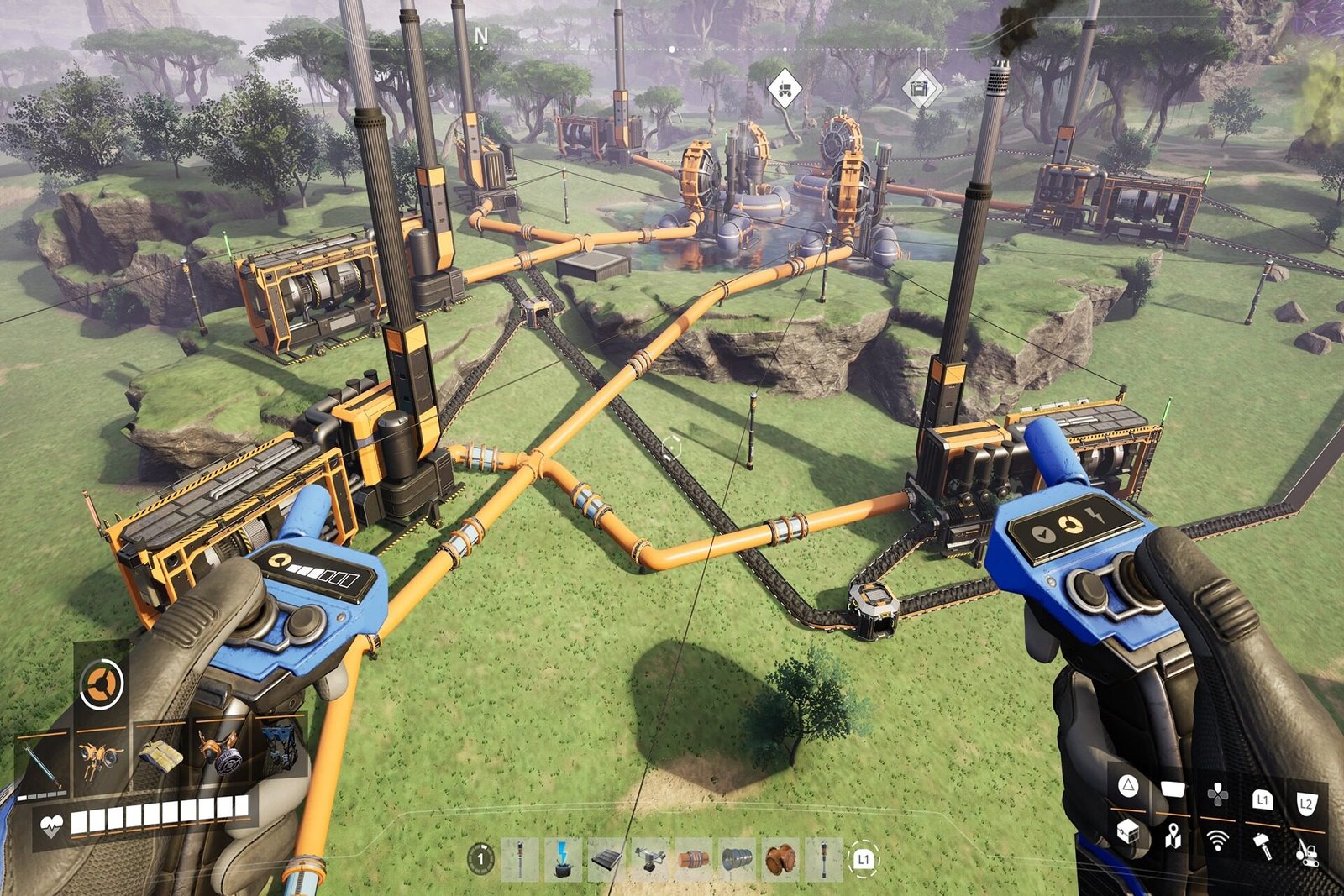Click the hotbar number 1 indicator
The height and width of the screenshot is (896, 1344).
[480, 858]
